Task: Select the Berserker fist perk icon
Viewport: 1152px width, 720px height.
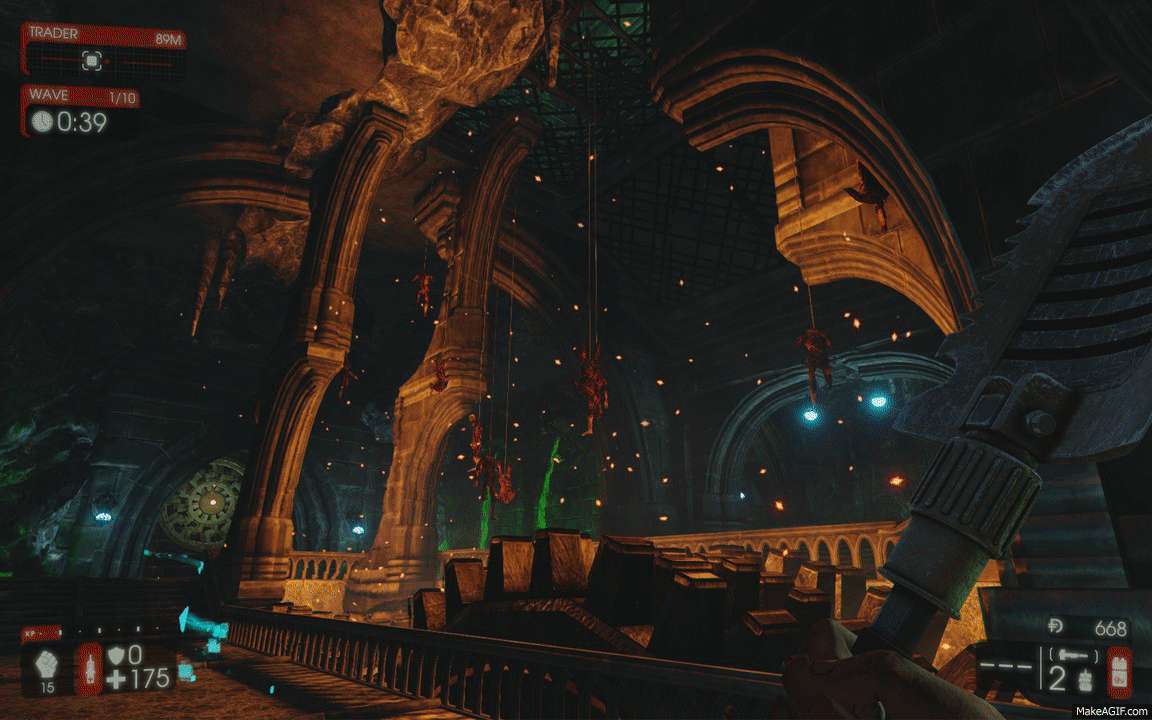Action: (x=46, y=662)
